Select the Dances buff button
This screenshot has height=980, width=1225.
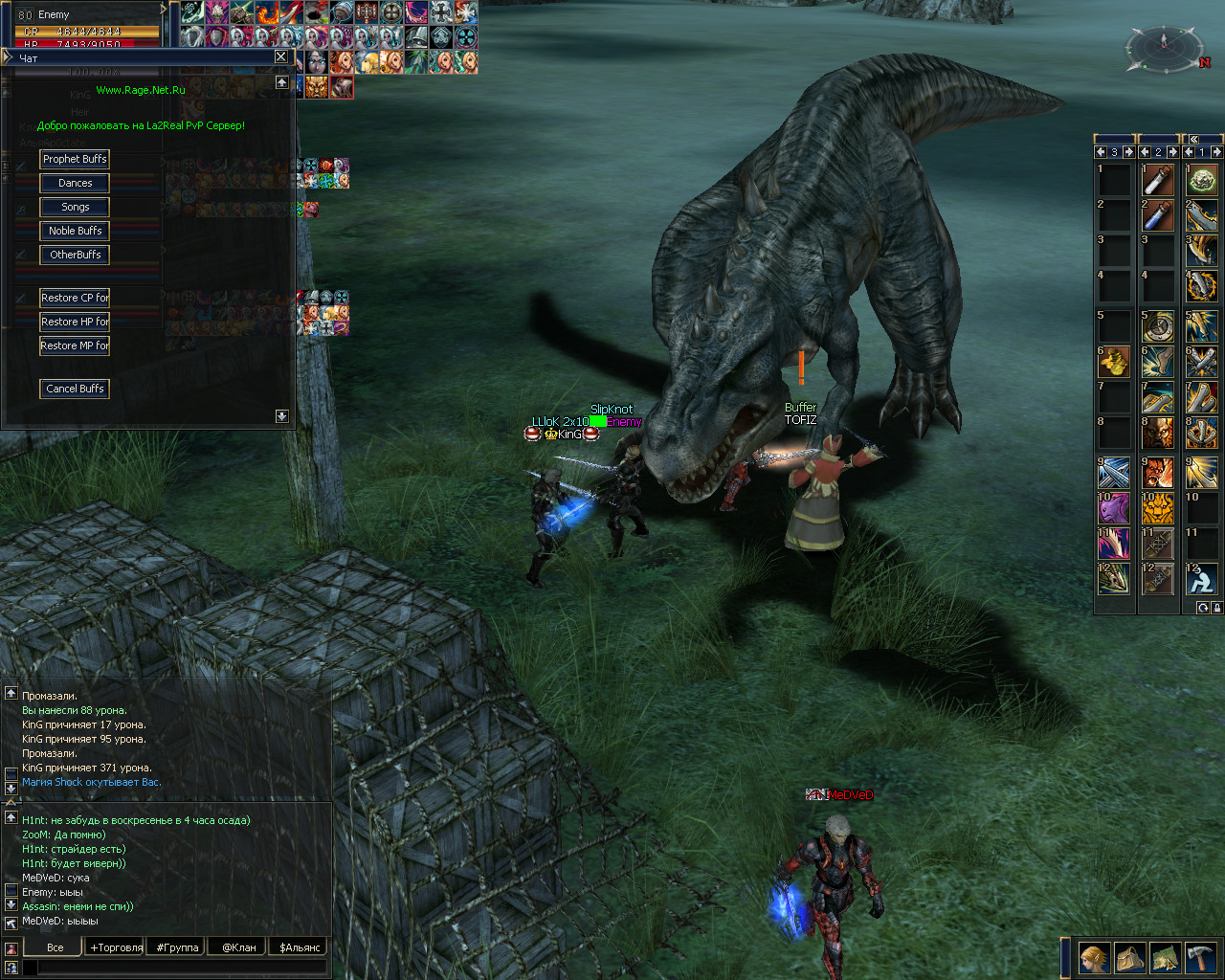point(75,183)
